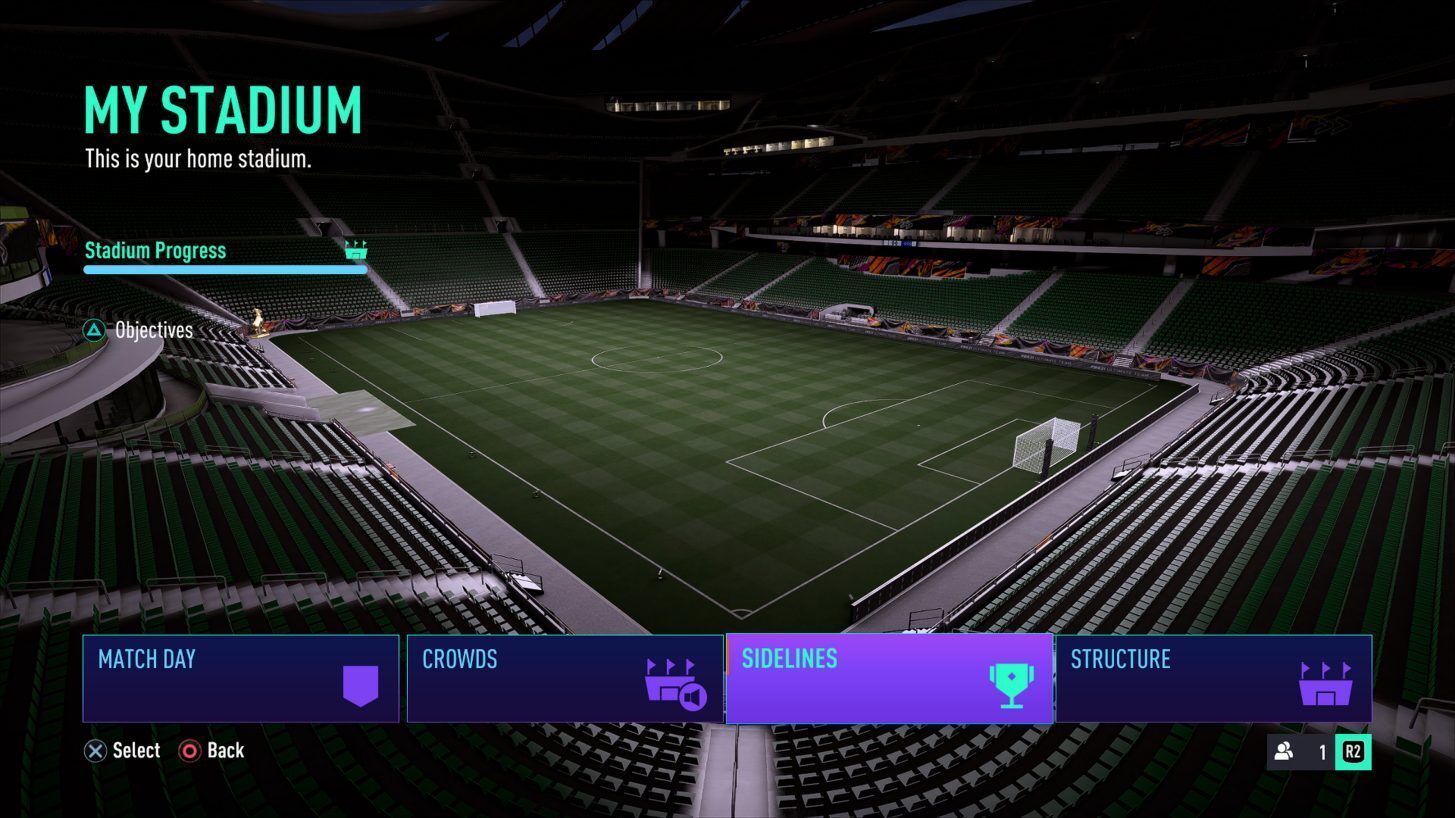The image size is (1455, 818).
Task: Click the Stadium Progress seating icon
Action: click(356, 250)
